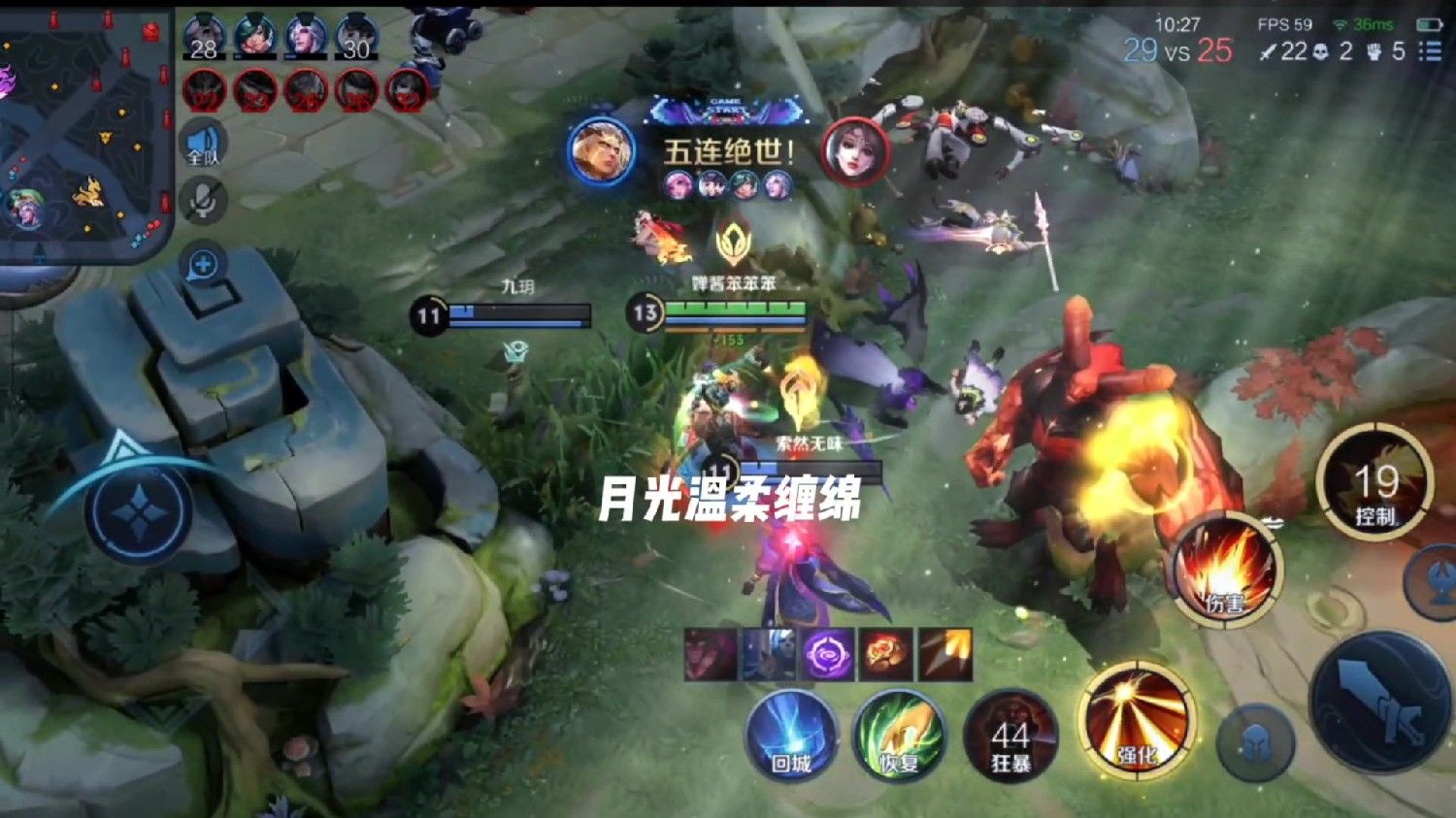Open the scoreboard list icon
This screenshot has width=1456, height=818.
1430,51
